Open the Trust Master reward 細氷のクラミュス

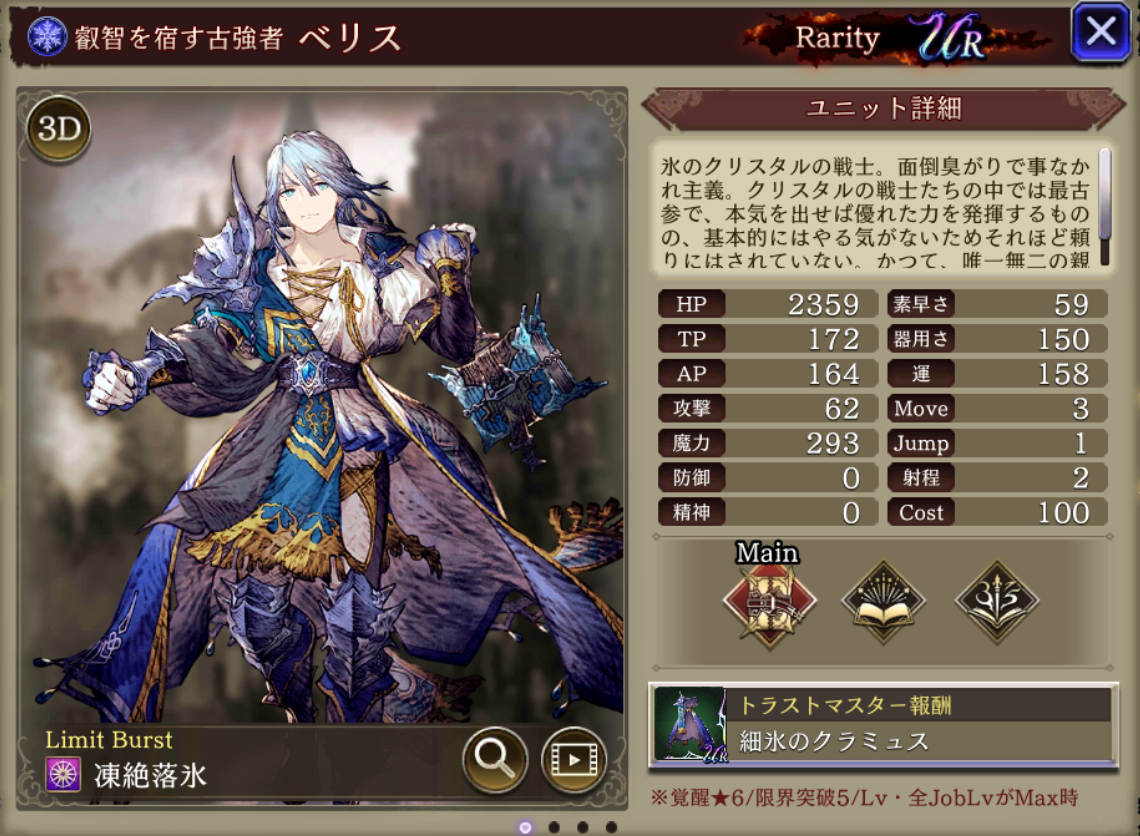[x=882, y=725]
